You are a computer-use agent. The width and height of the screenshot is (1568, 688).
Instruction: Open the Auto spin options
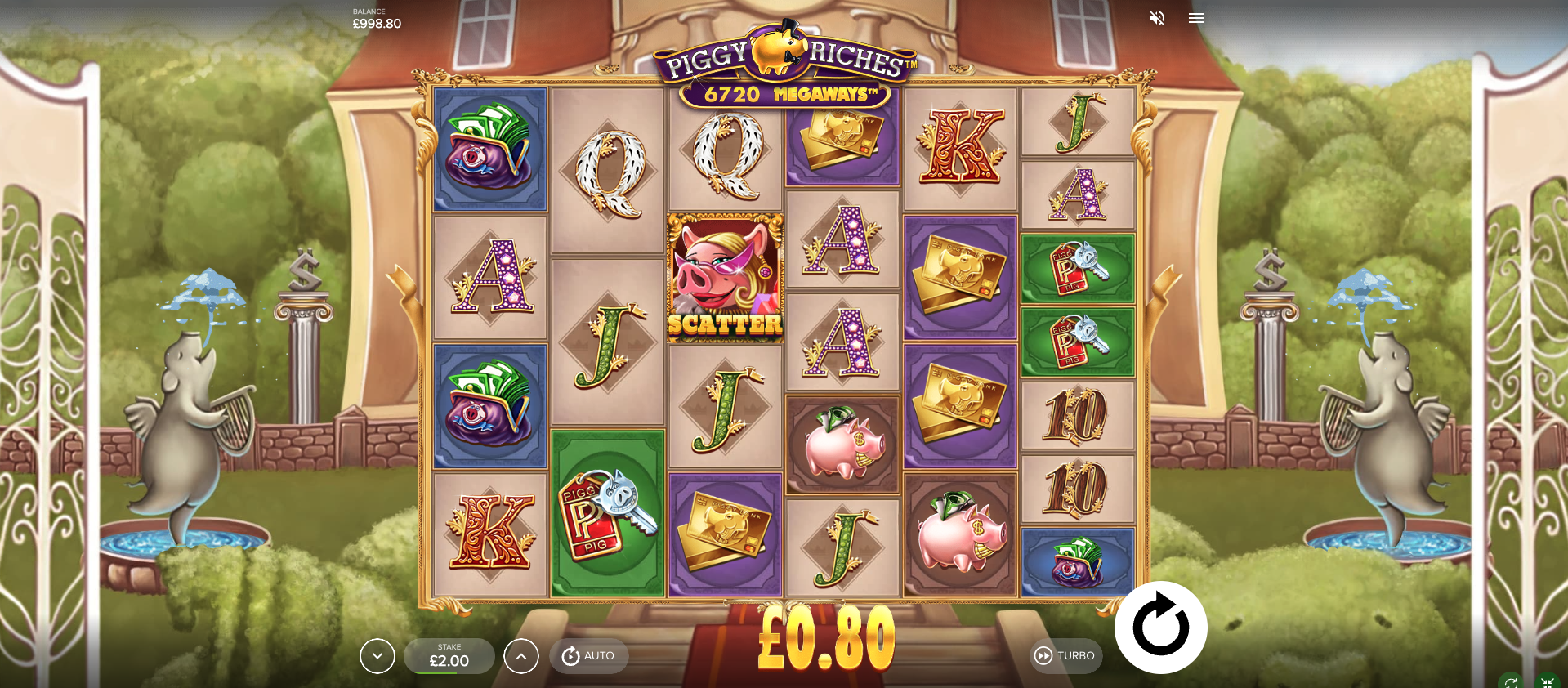pos(588,655)
